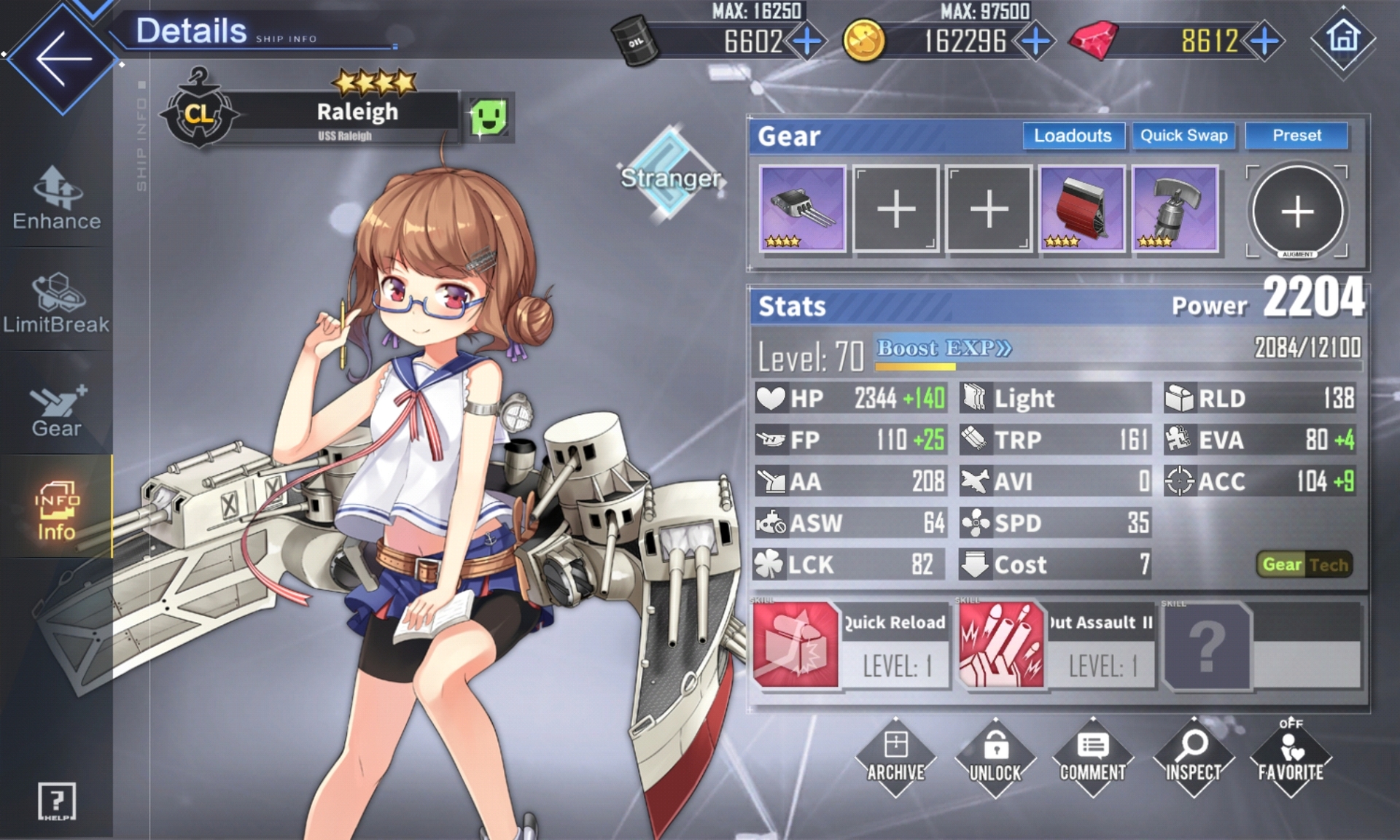Go back with the arrow button
The height and width of the screenshot is (840, 1400).
pos(62,58)
